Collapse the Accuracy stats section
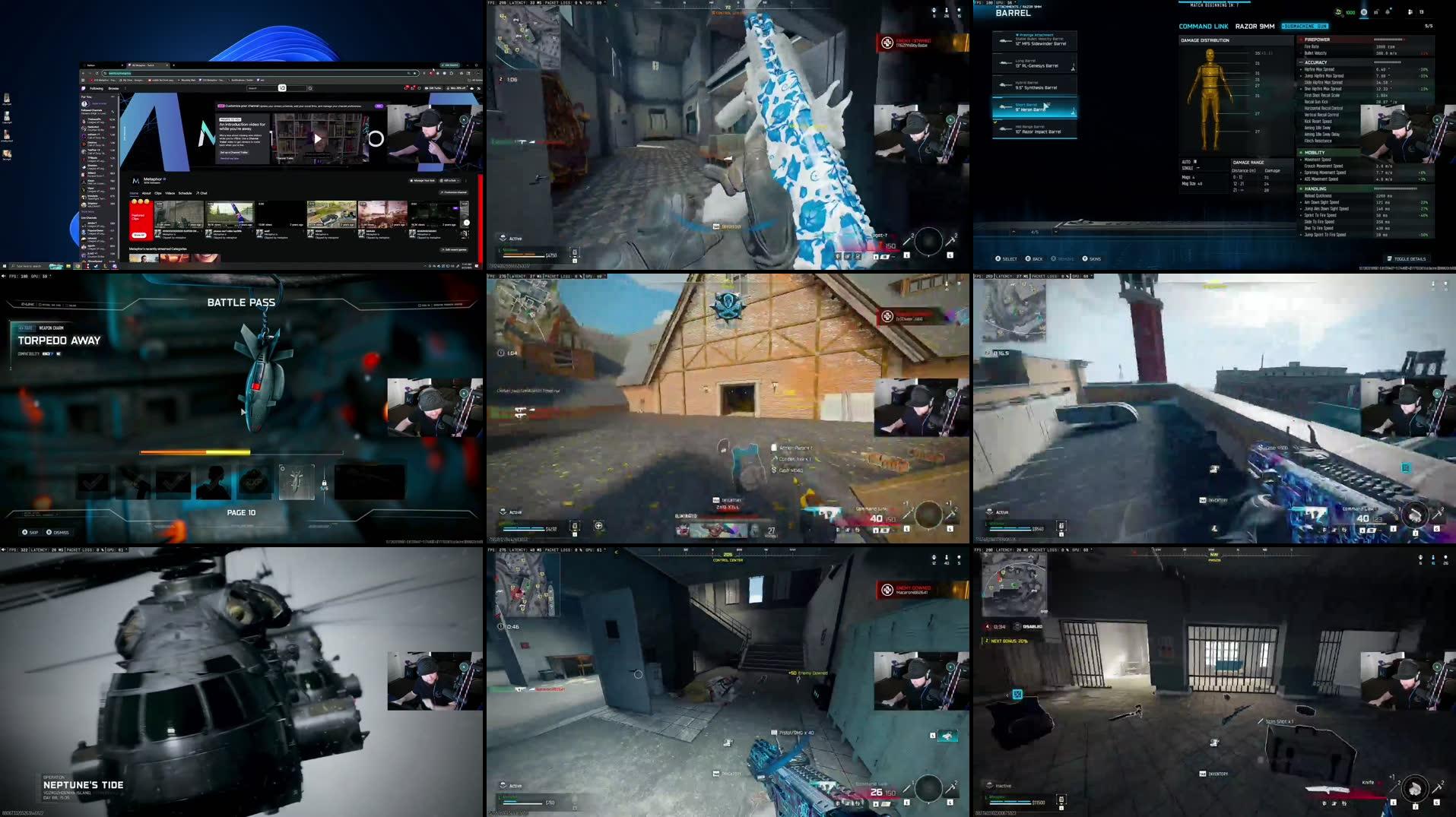The height and width of the screenshot is (817, 1456). pos(1302,62)
